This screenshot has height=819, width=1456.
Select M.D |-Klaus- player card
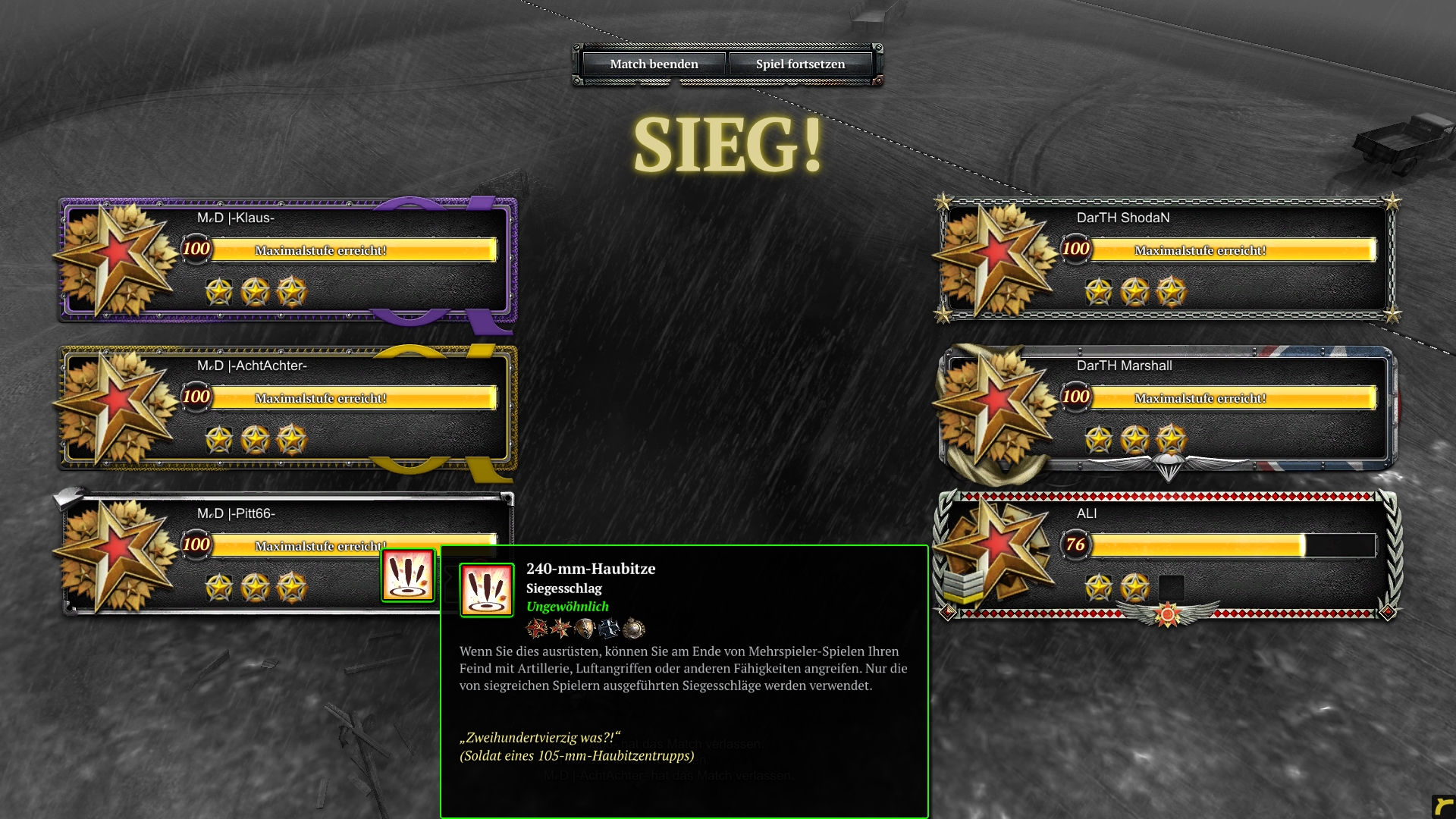tap(288, 259)
